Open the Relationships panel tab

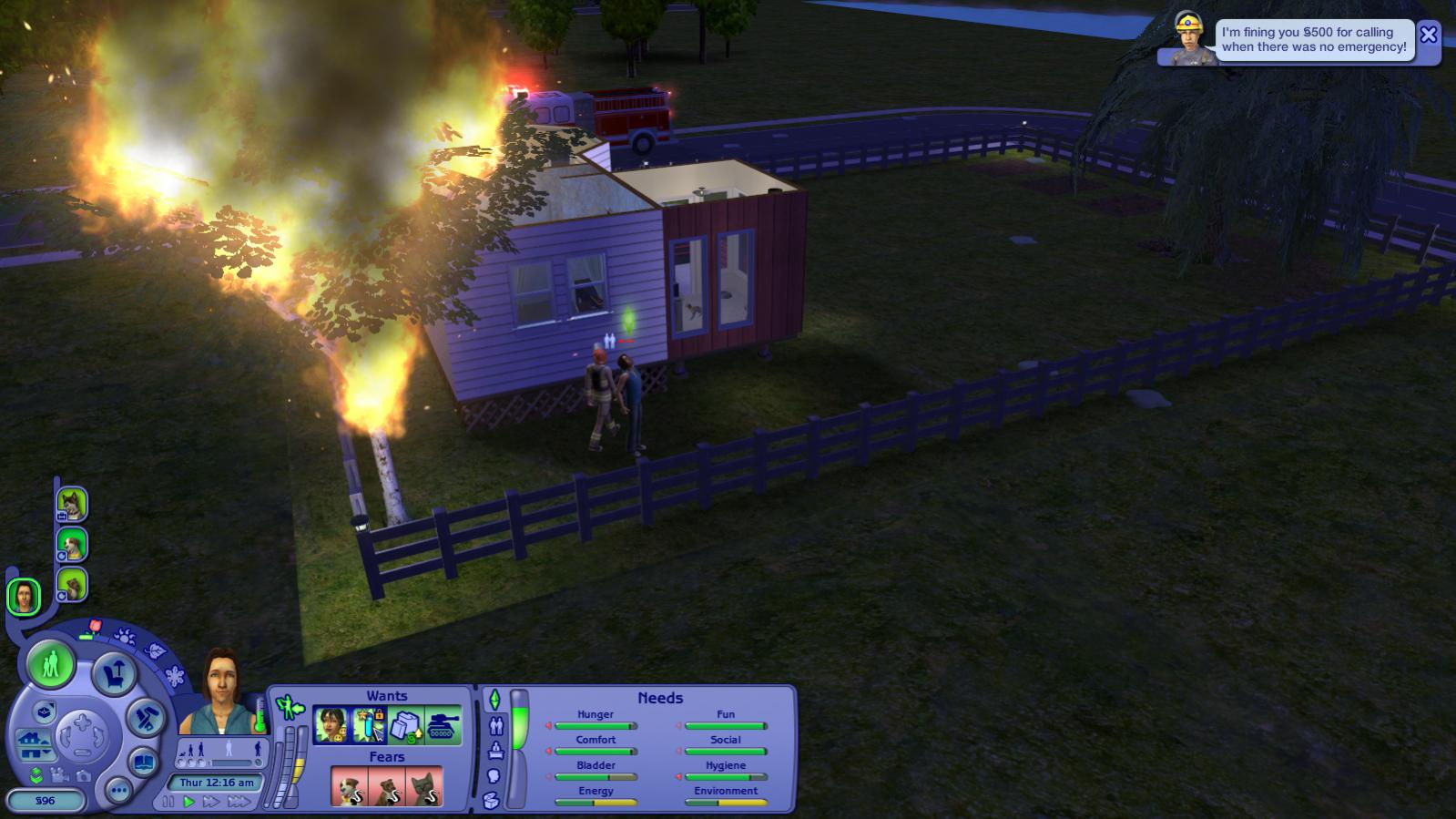[x=496, y=726]
